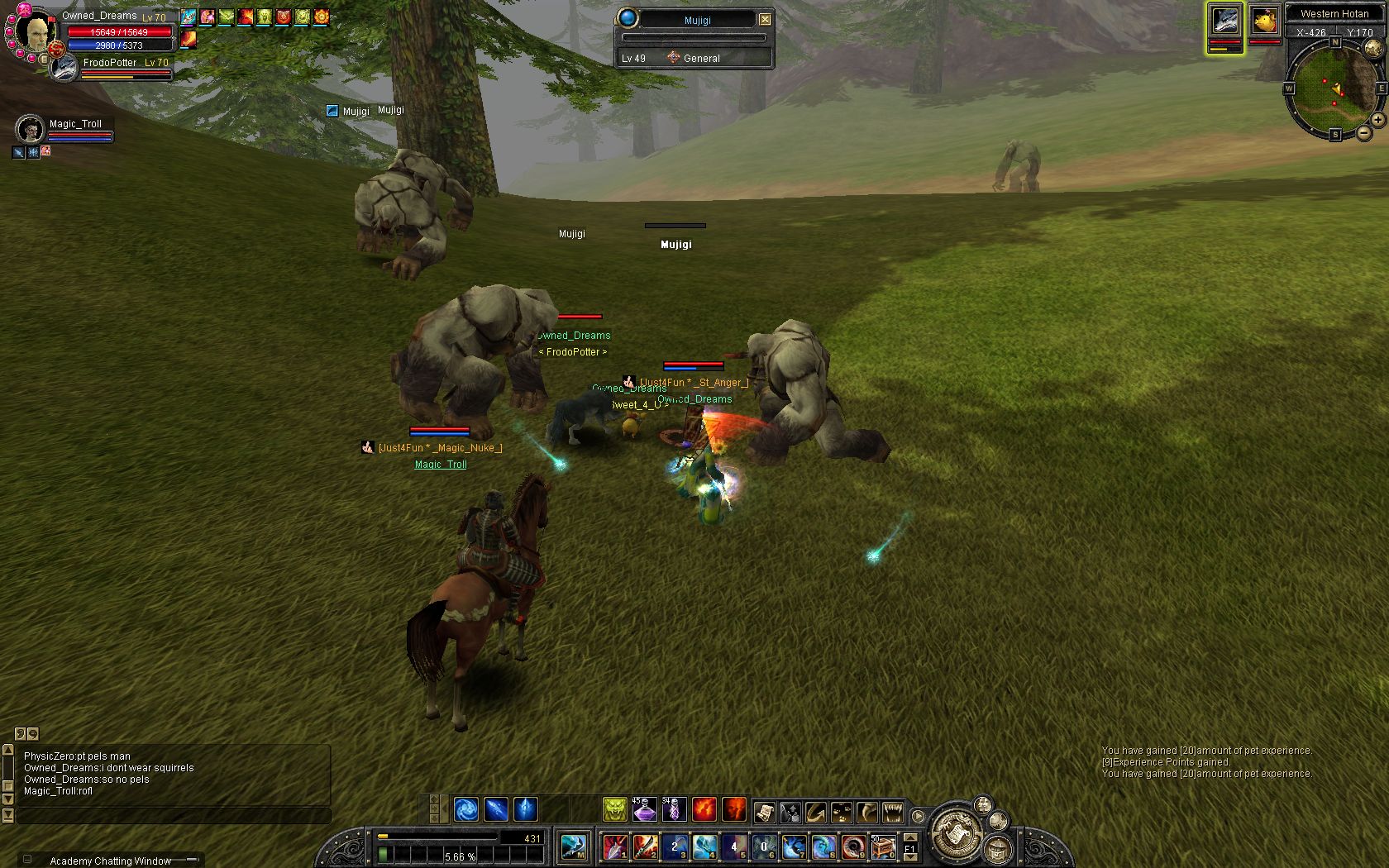This screenshot has height=868, width=1389.
Task: Activate the red spear skill in slot 1
Action: 614,847
